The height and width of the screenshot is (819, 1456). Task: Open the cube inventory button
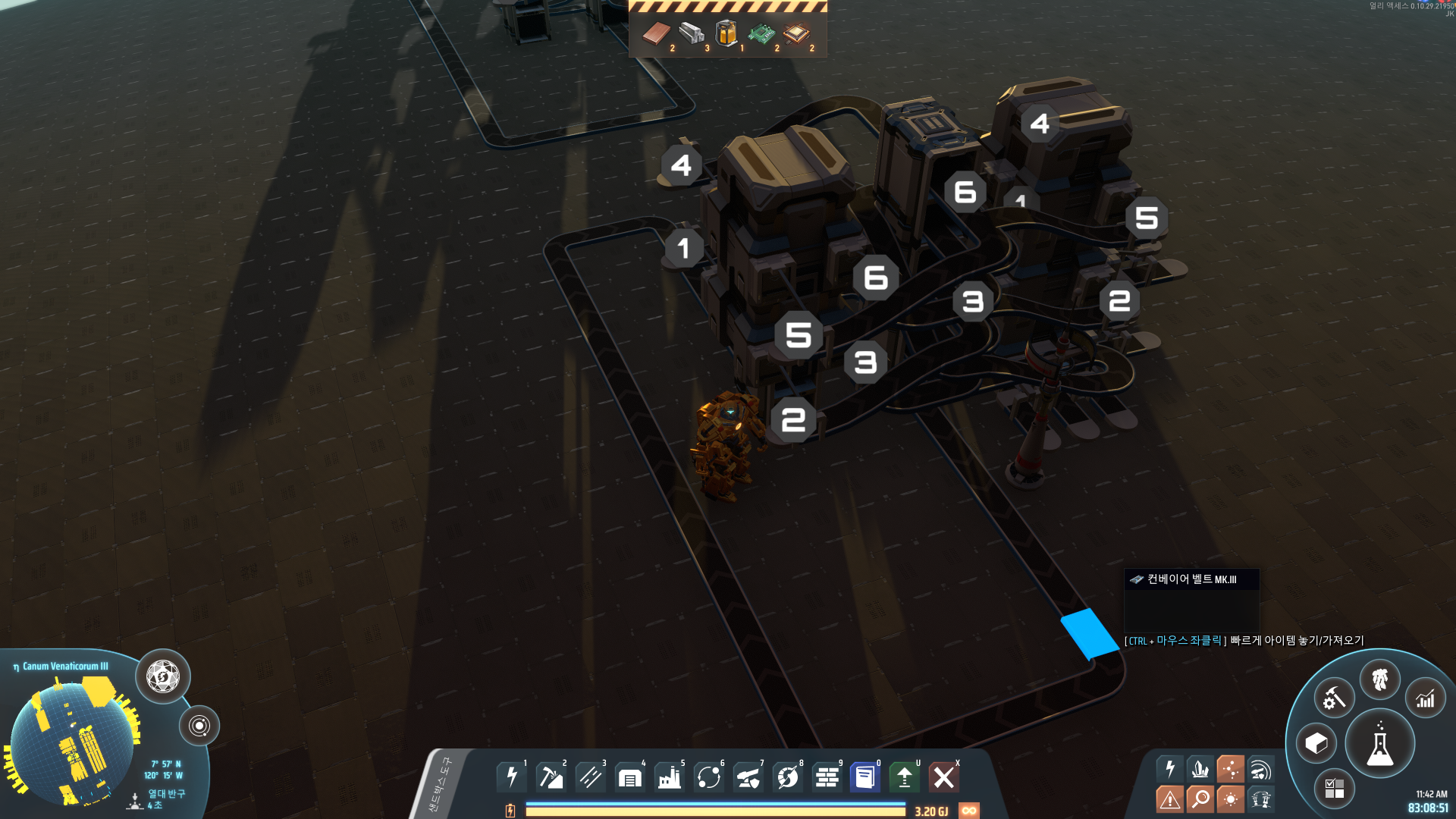pos(1316,744)
